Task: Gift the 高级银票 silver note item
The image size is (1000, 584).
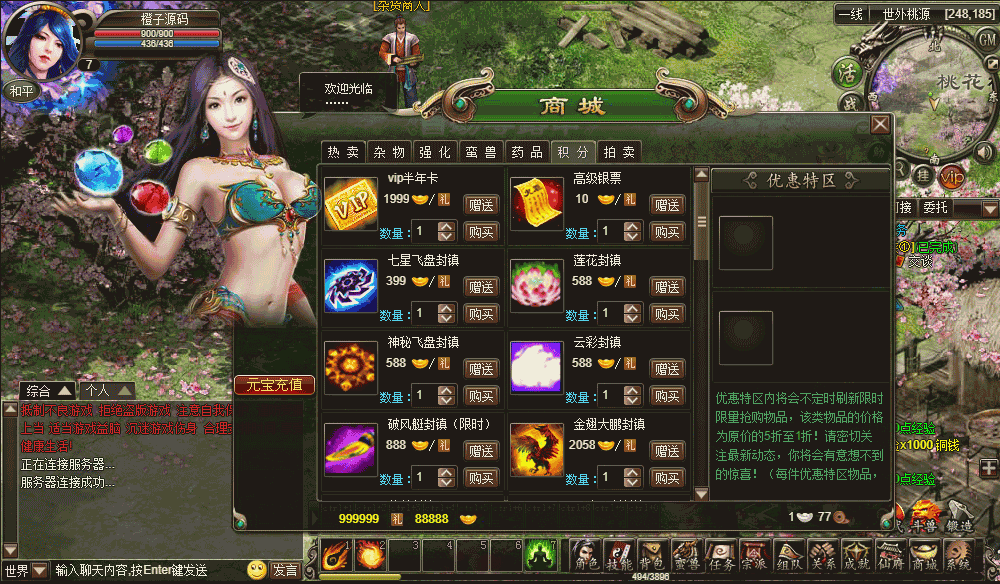Action: pos(667,205)
